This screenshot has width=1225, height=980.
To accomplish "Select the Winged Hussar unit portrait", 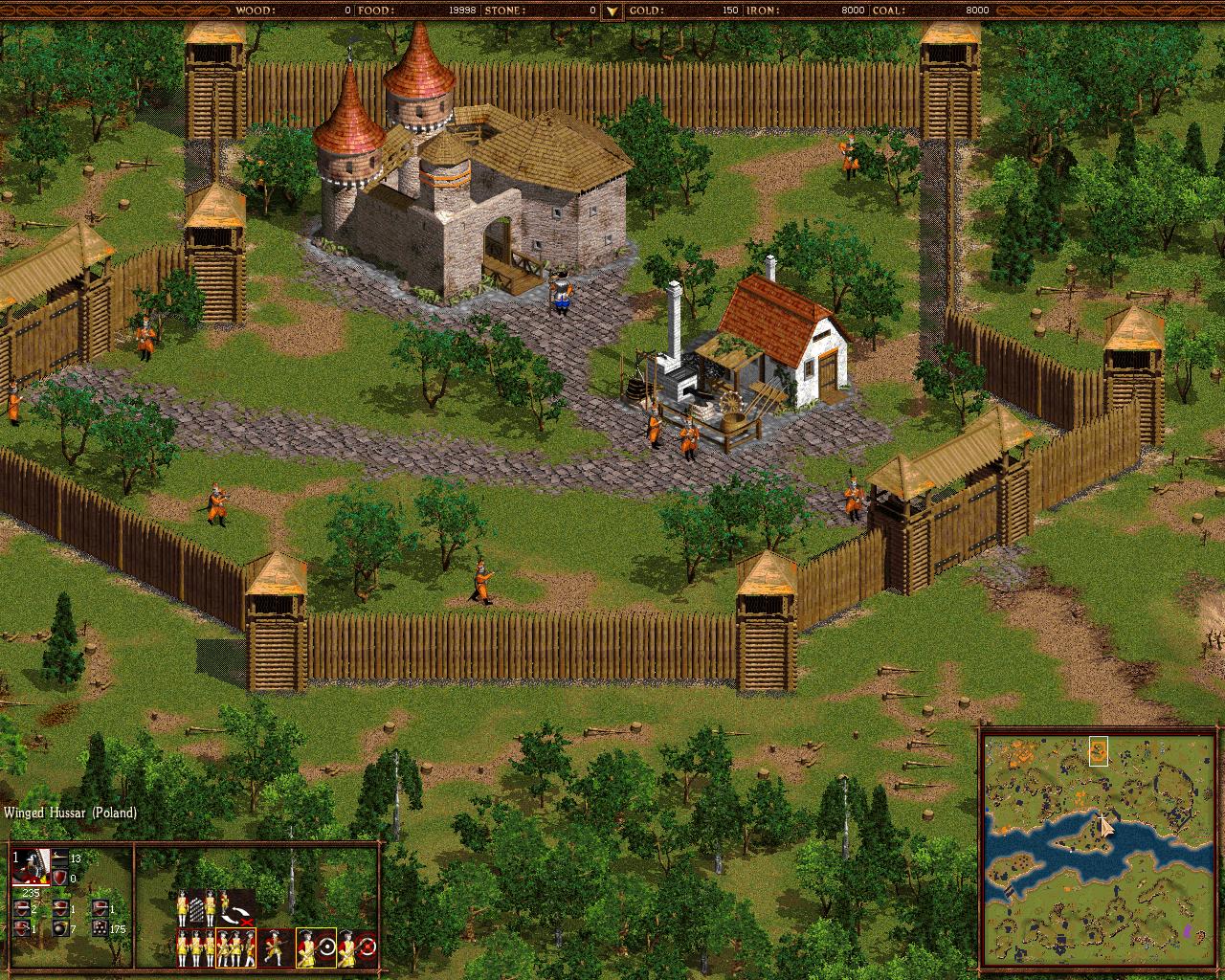I will click(x=30, y=866).
